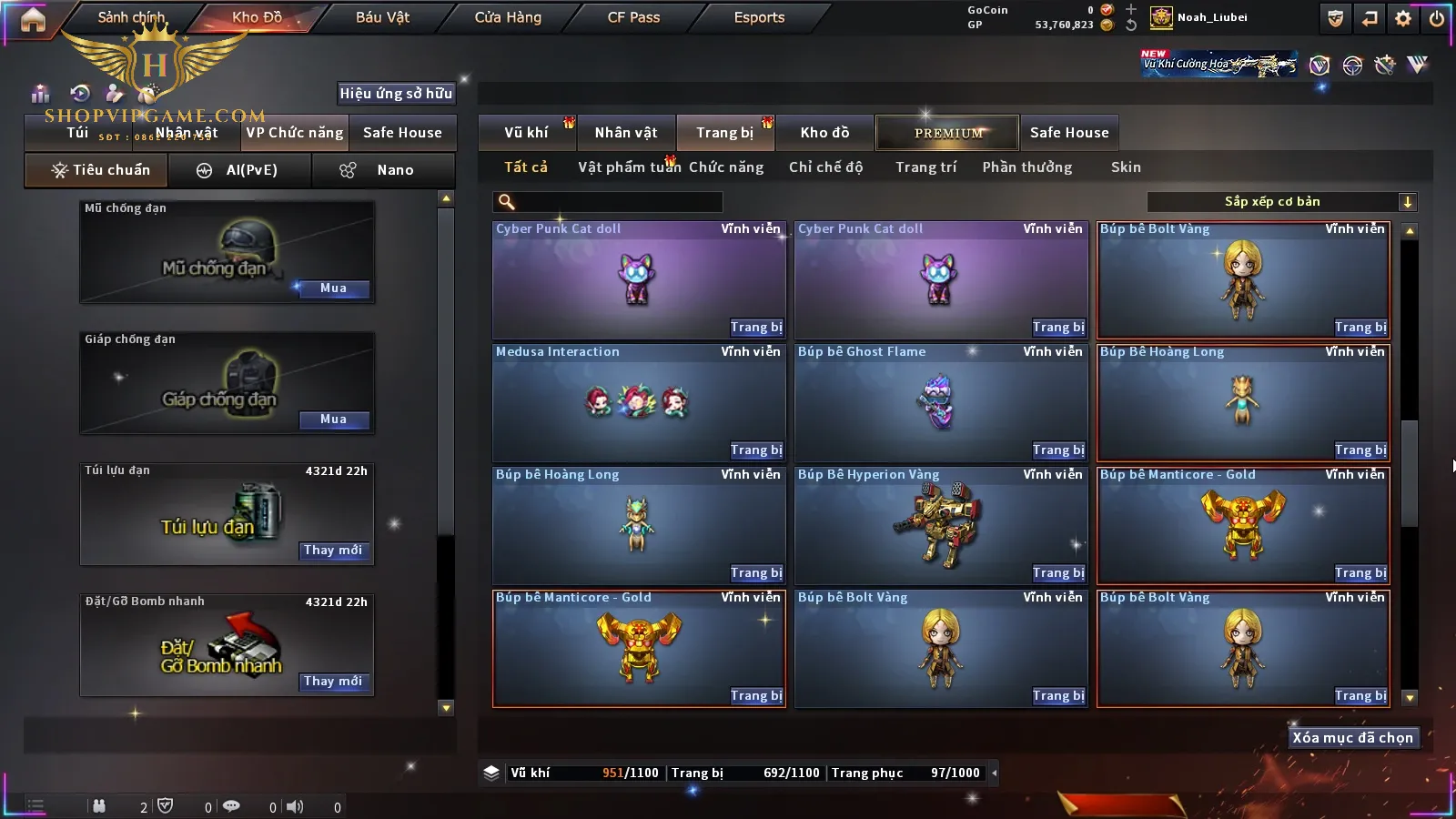Image resolution: width=1456 pixels, height=819 pixels.
Task: Equip the Búp Bê Hyperion Vàng doll
Action: pos(1057,573)
